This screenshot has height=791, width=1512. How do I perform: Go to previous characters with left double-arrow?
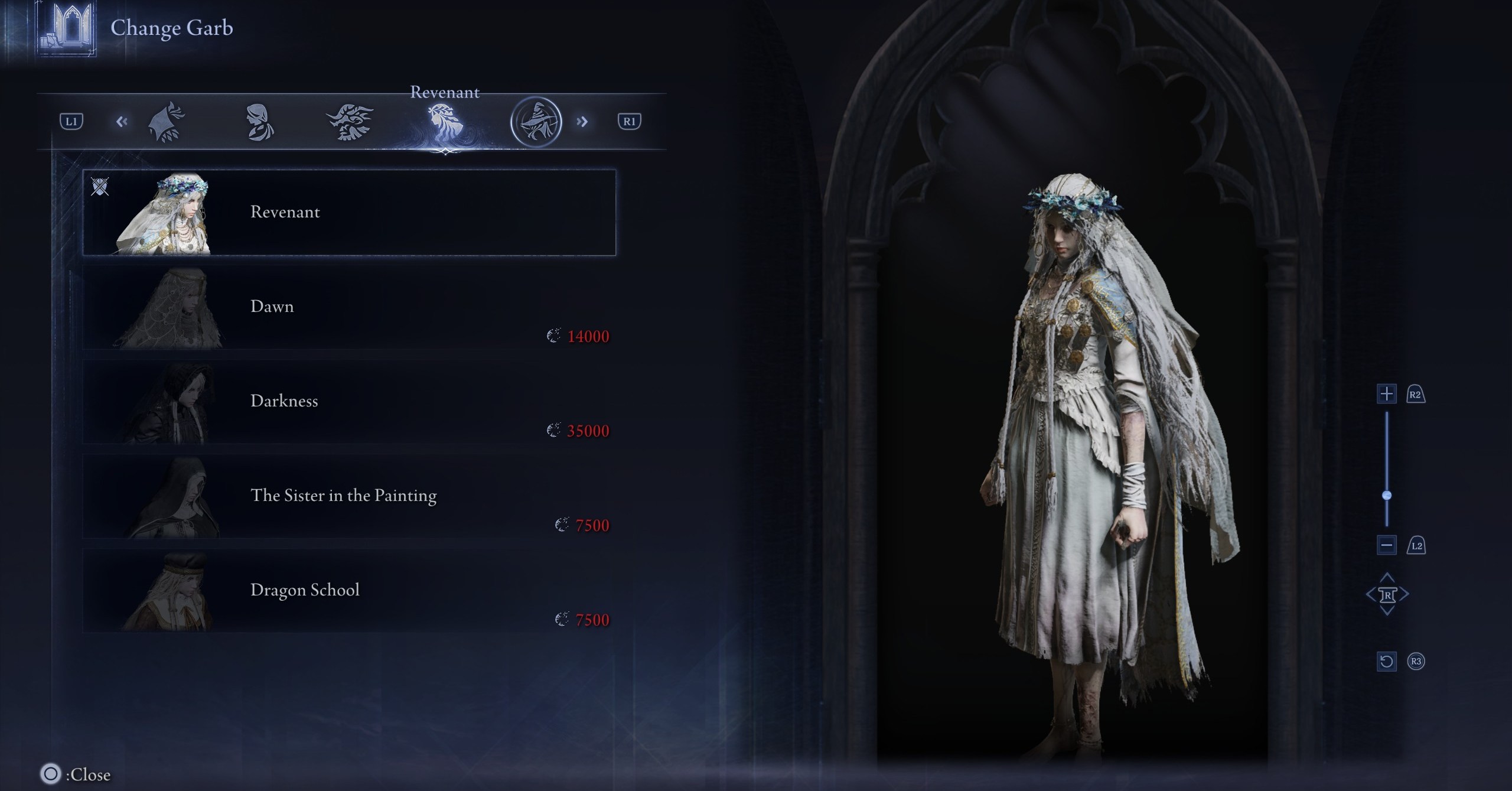[122, 122]
